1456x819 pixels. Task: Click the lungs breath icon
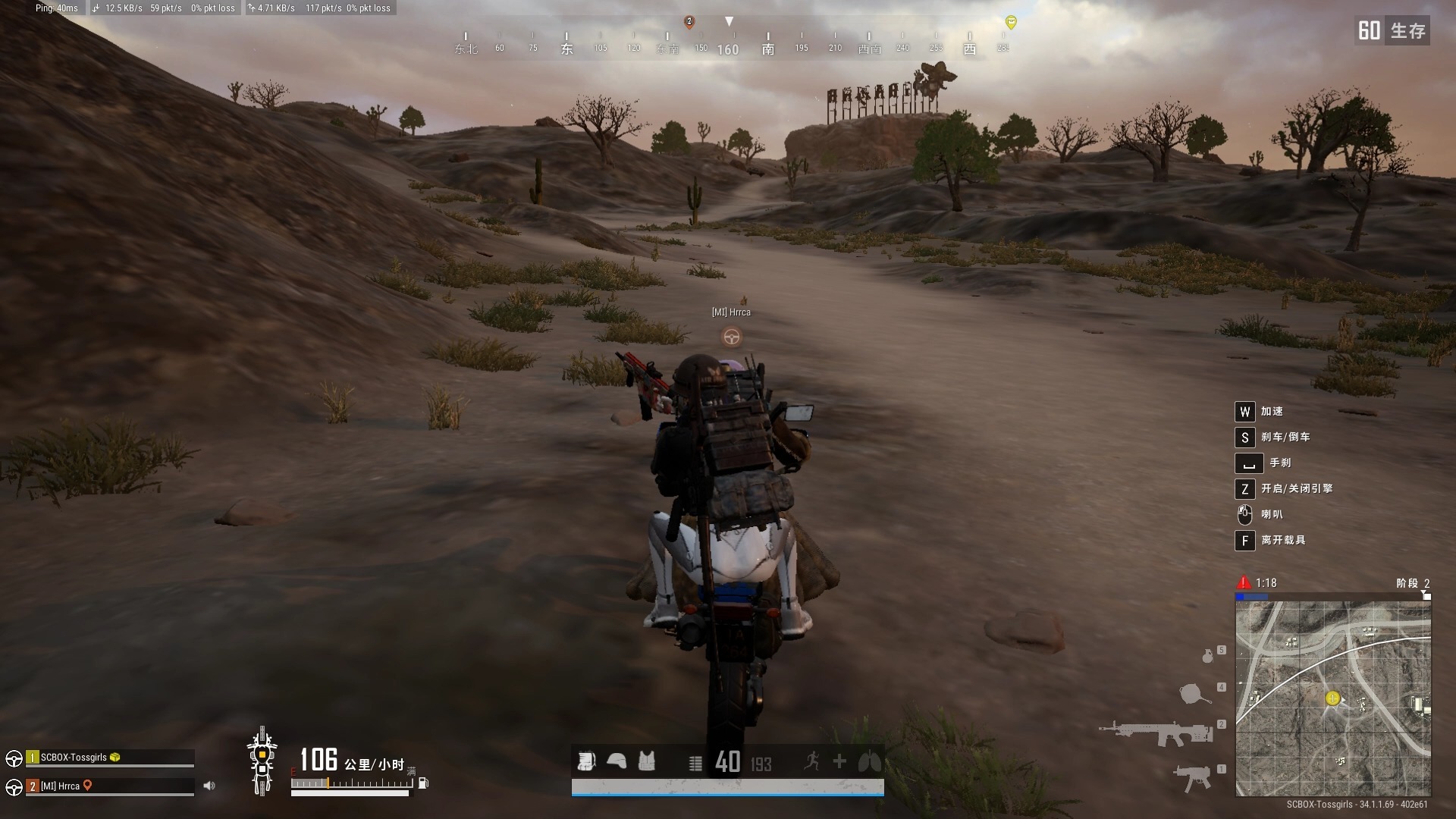(x=869, y=761)
